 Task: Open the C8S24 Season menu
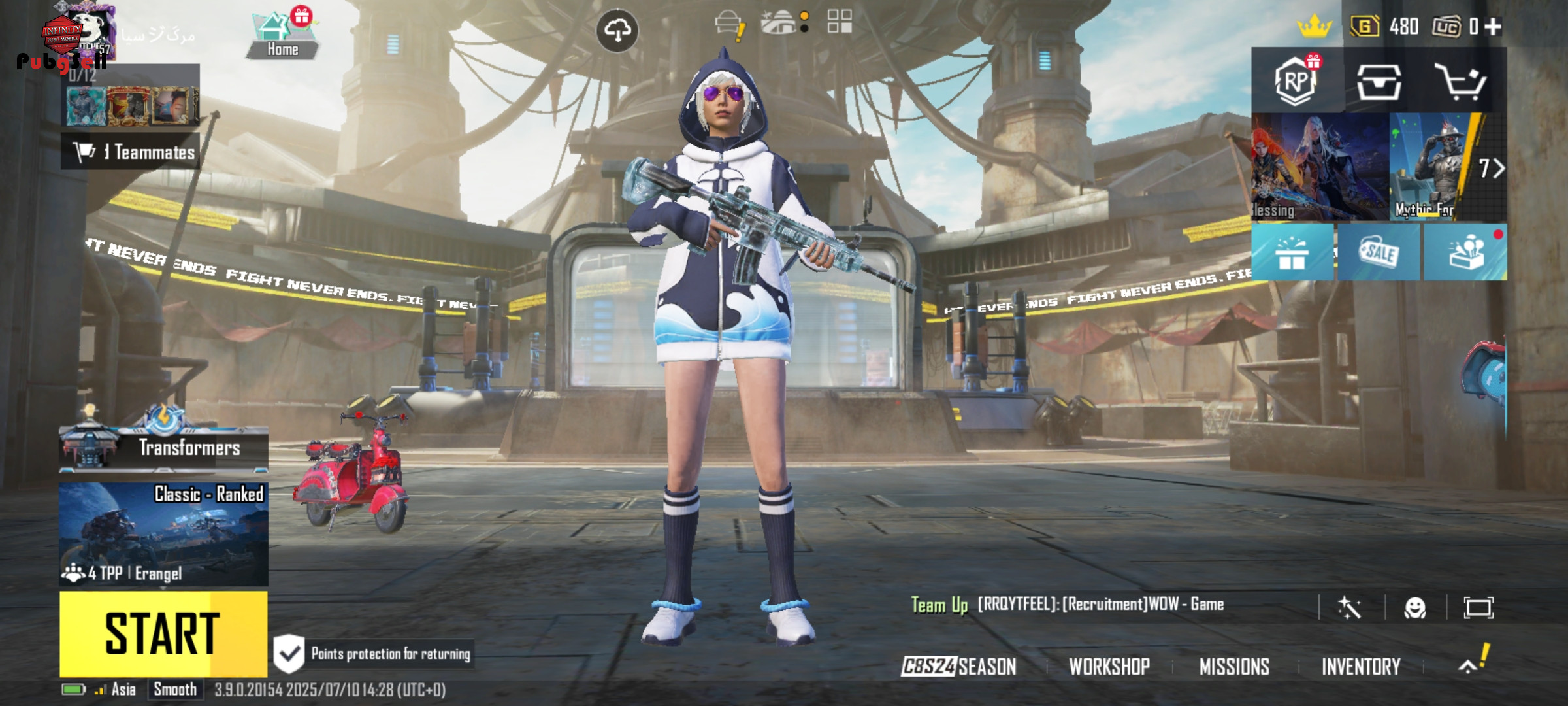pyautogui.click(x=959, y=666)
